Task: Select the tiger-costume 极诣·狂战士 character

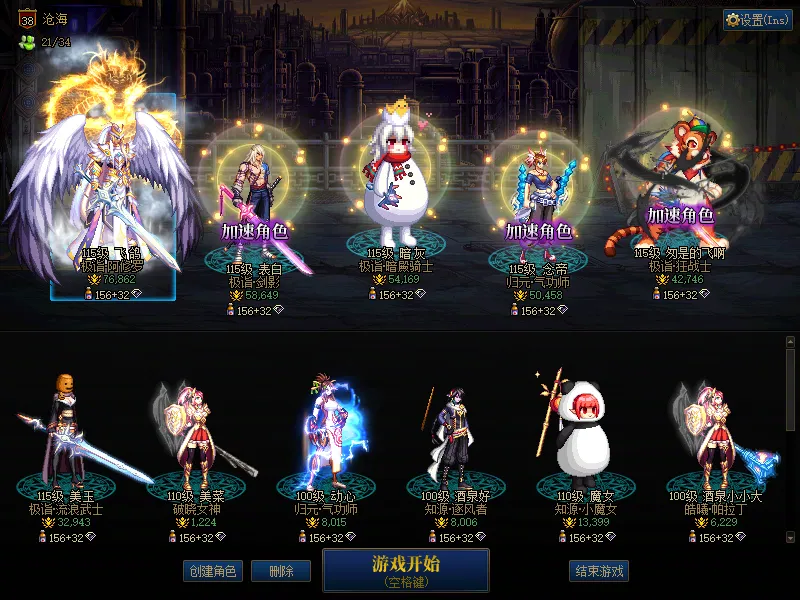Action: tap(680, 190)
